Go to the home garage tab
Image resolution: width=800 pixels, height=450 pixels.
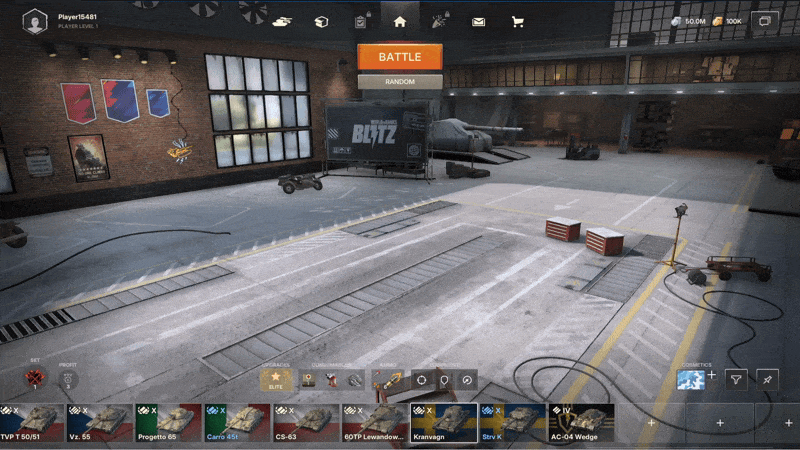click(400, 20)
